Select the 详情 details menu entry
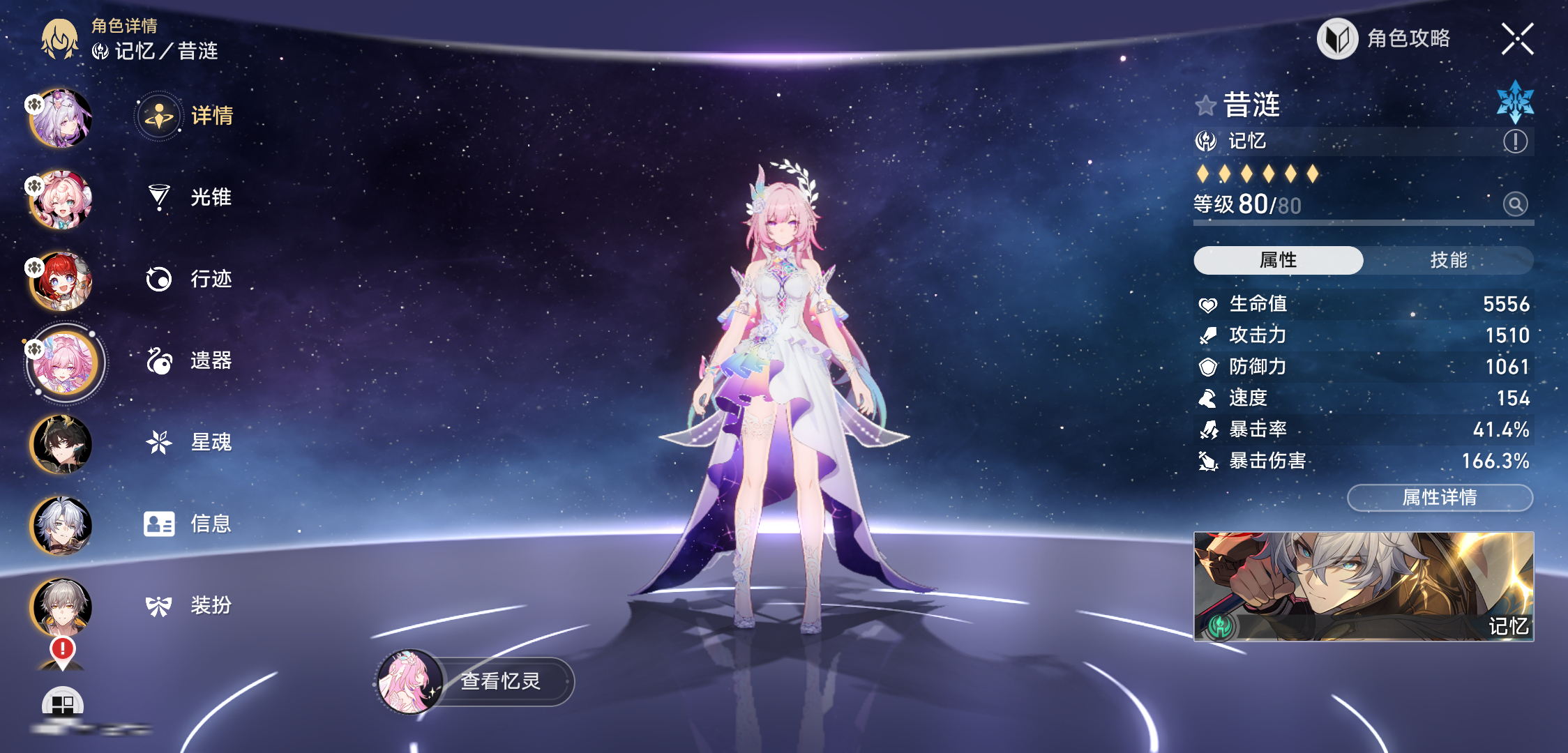The image size is (1568, 753). pyautogui.click(x=187, y=116)
